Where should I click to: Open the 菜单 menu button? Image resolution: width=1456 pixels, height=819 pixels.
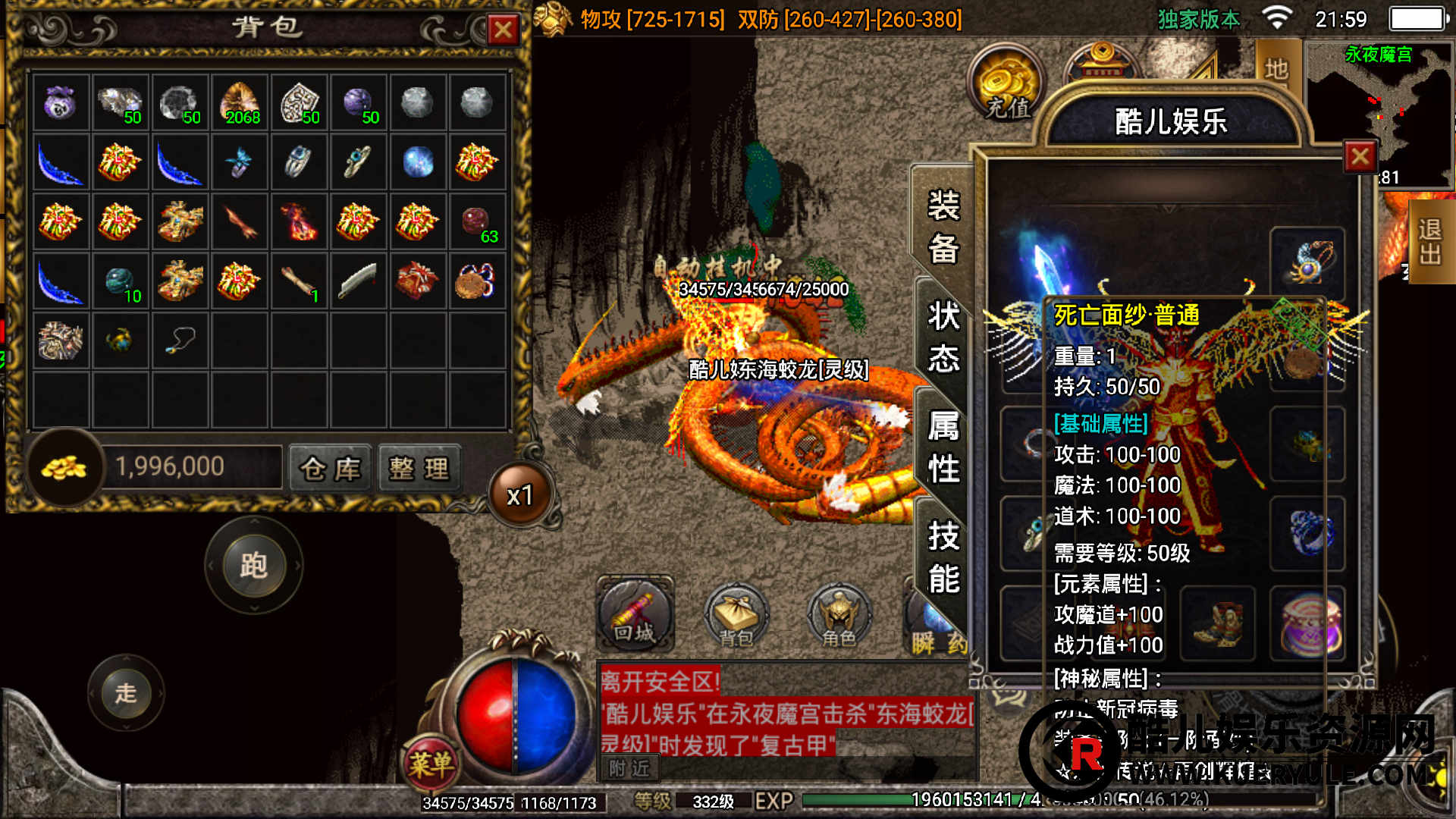(431, 762)
